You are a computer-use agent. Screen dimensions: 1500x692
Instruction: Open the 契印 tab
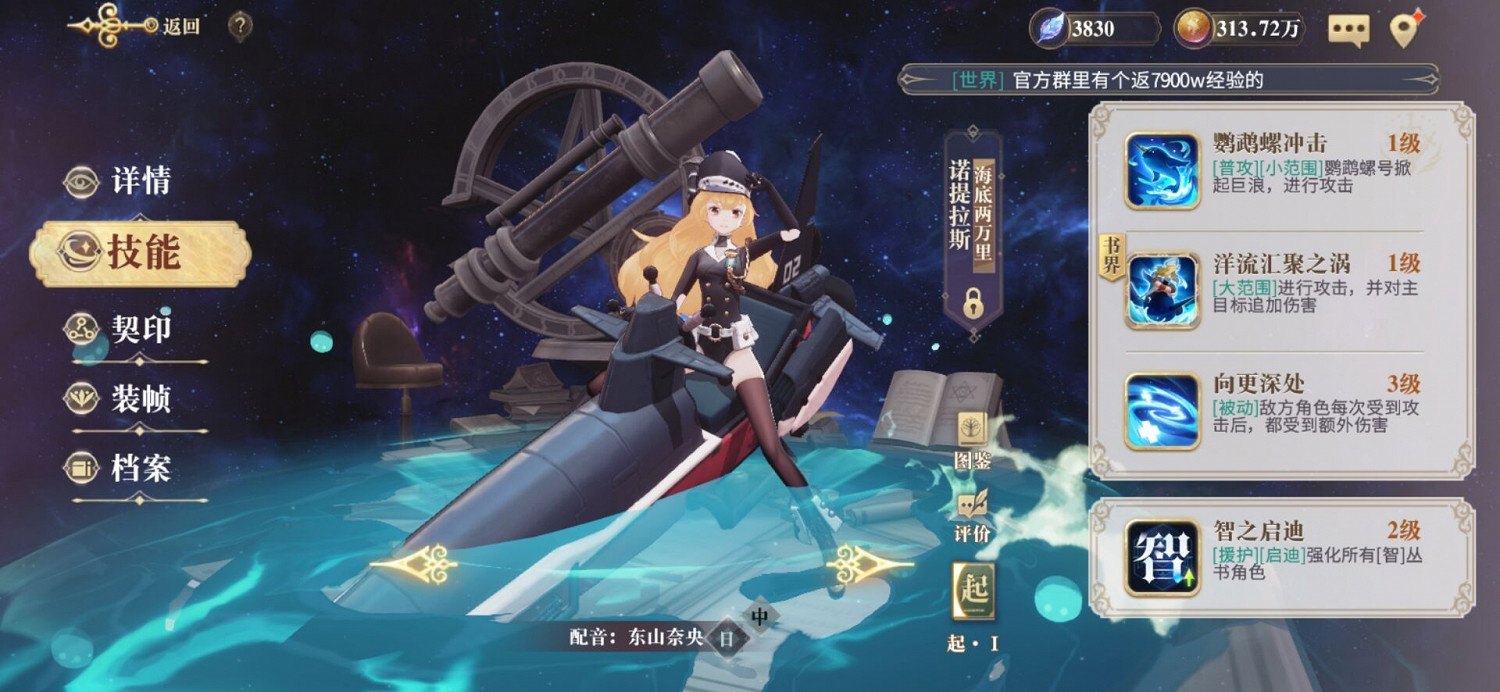click(x=138, y=329)
